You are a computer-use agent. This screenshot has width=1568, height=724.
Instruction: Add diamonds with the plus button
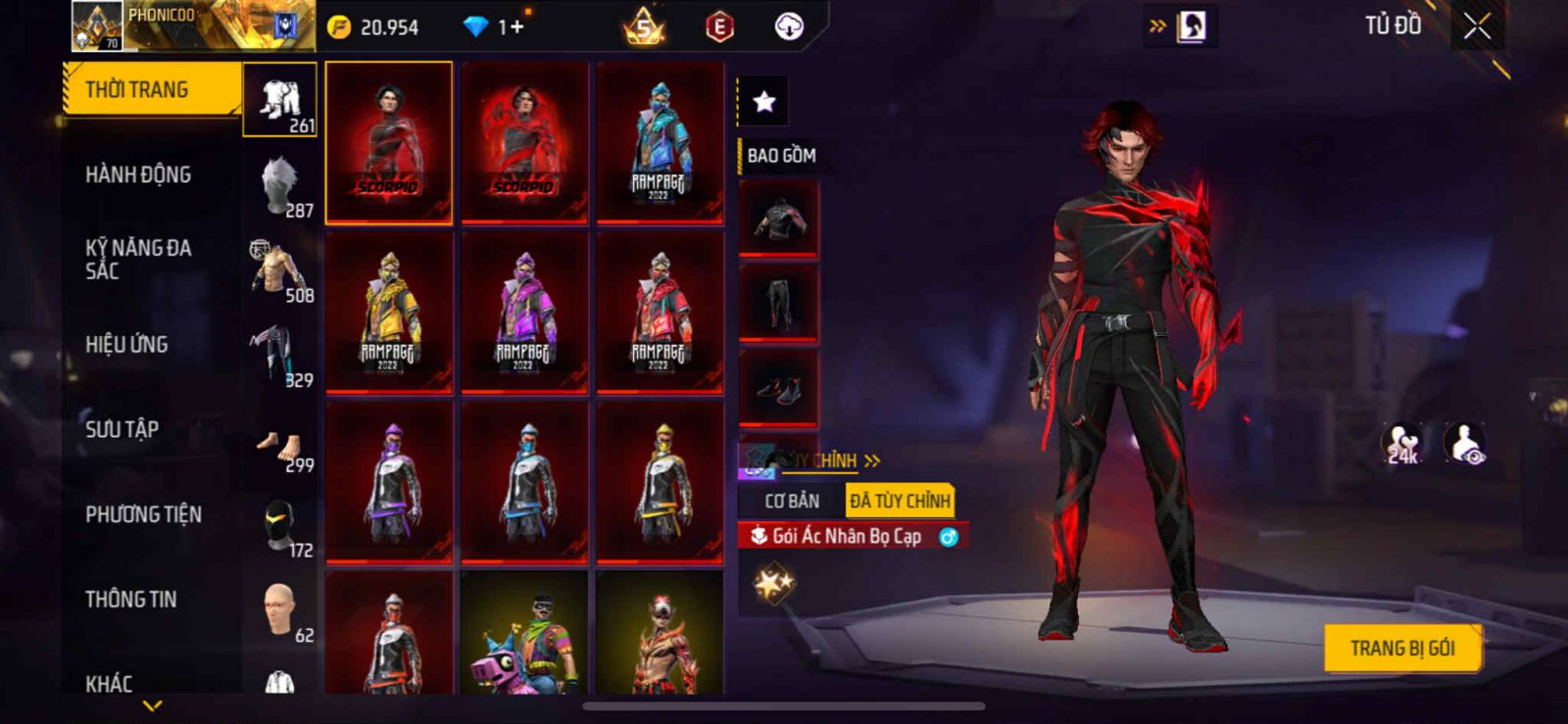[516, 27]
